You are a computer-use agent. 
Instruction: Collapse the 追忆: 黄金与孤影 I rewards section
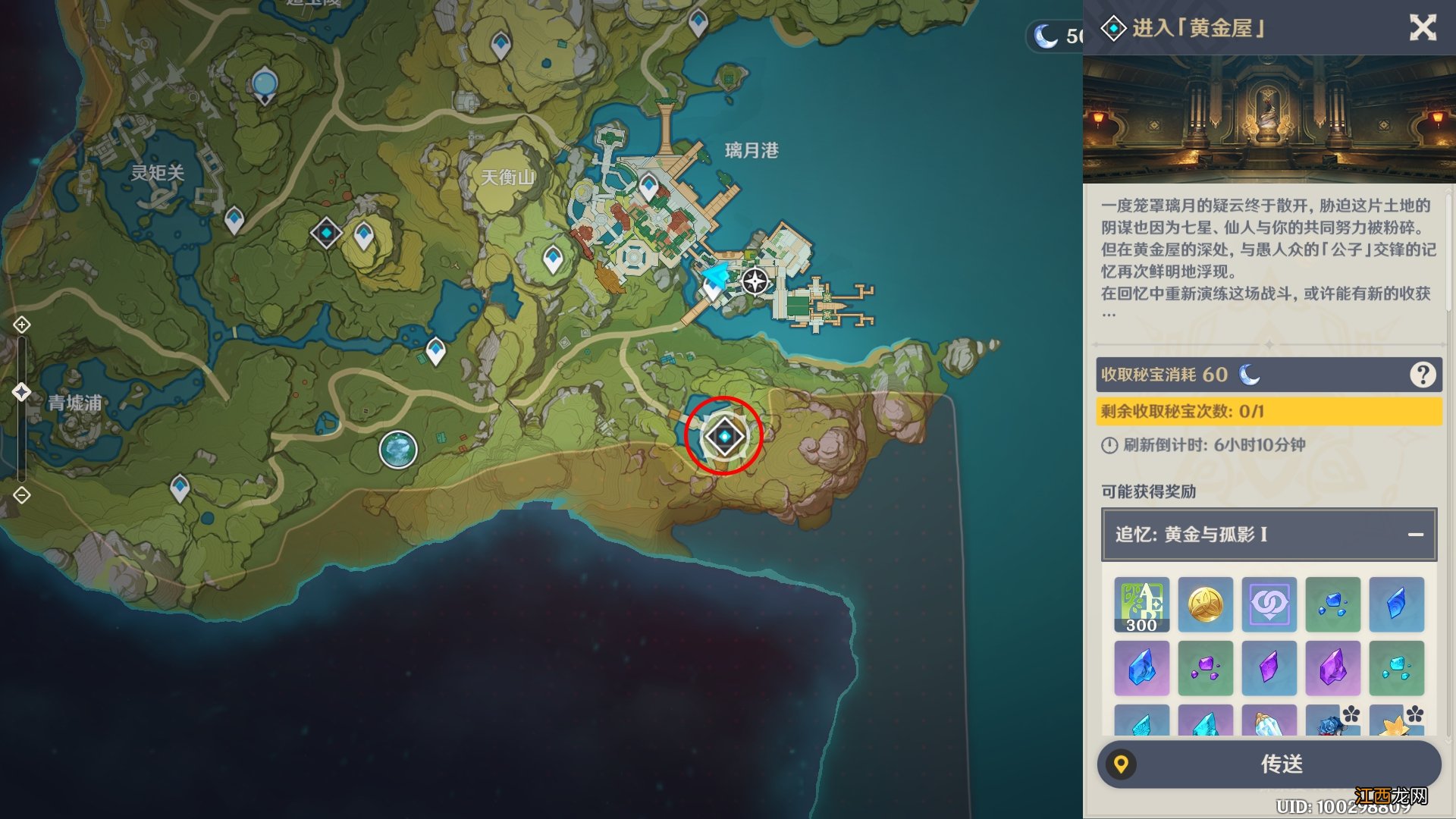1415,535
